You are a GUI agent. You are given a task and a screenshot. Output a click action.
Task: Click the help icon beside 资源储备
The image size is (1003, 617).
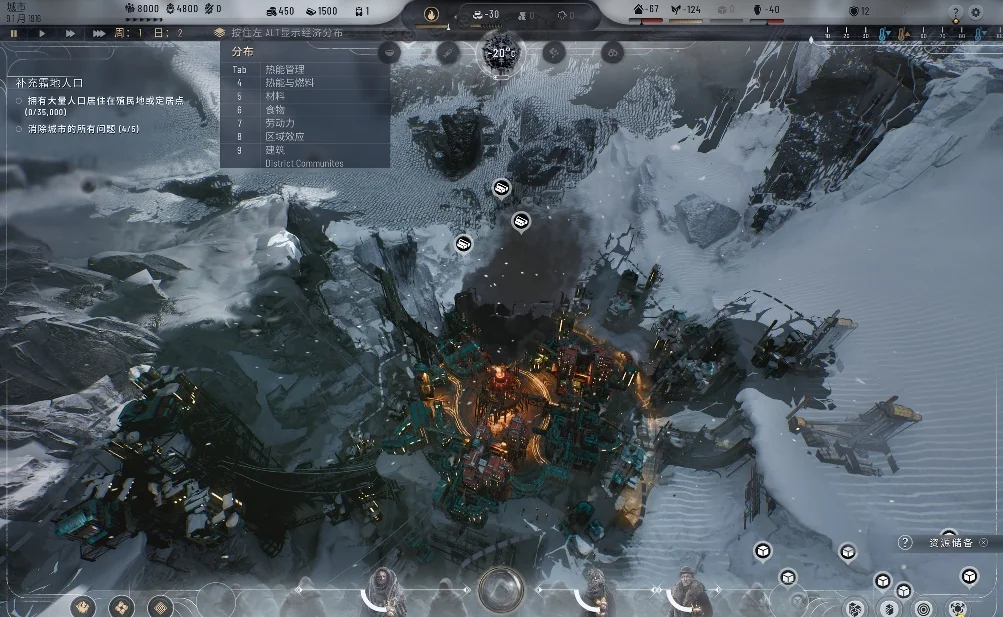(x=905, y=543)
